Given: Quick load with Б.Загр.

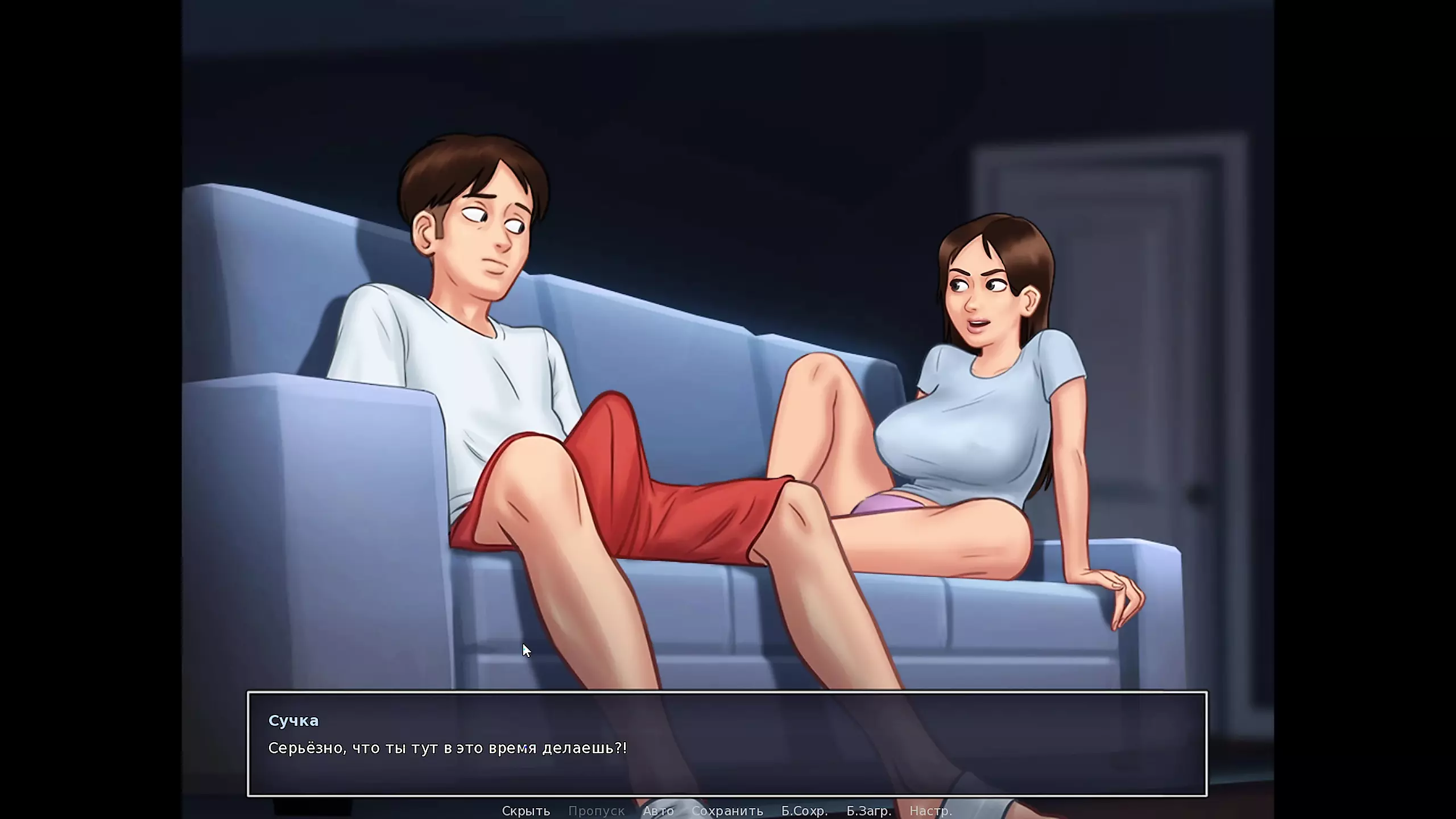Looking at the screenshot, I should 868,810.
